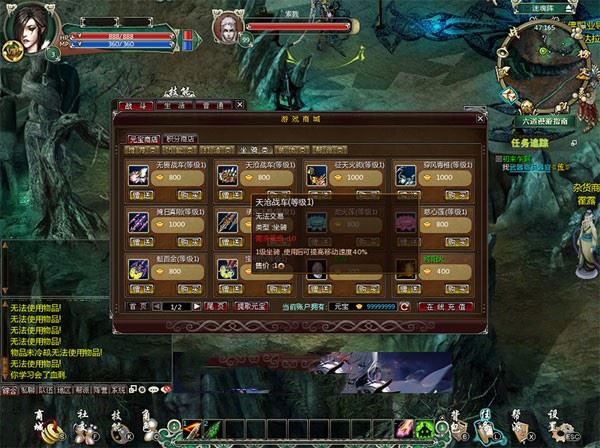Go to the 首页 first page

[x=140, y=307]
